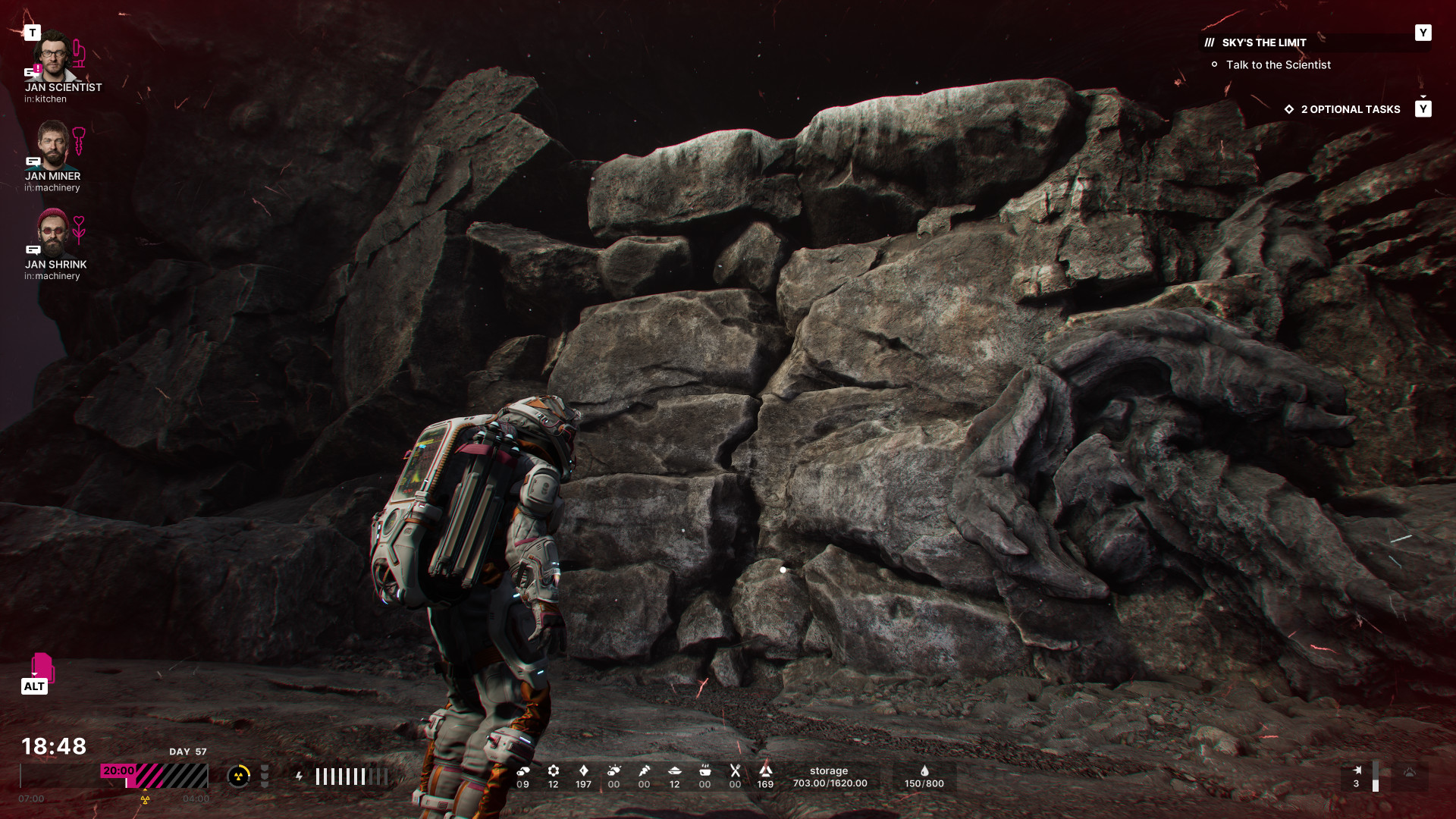This screenshot has height=819, width=1456.
Task: Select Jan Scientist's crew portrait
Action: click(x=53, y=55)
